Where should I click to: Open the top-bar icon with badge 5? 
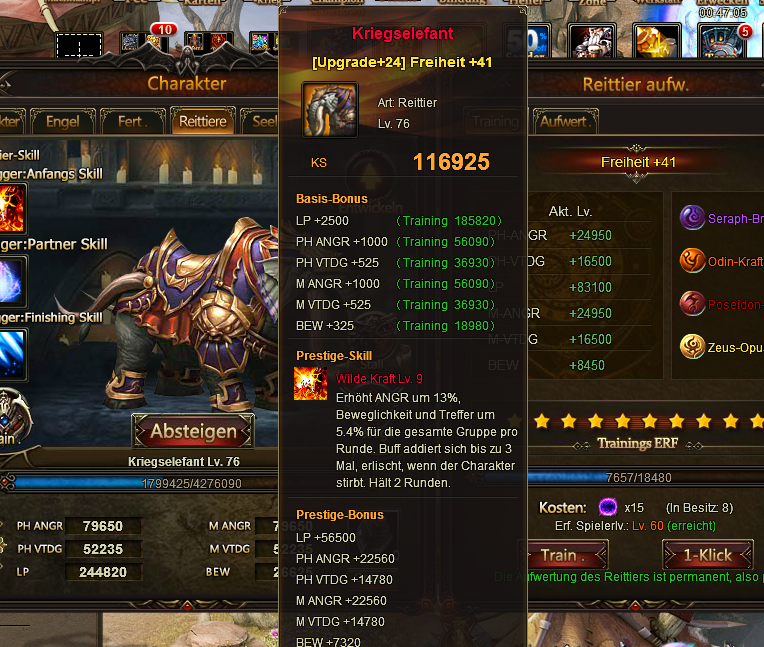tap(722, 42)
